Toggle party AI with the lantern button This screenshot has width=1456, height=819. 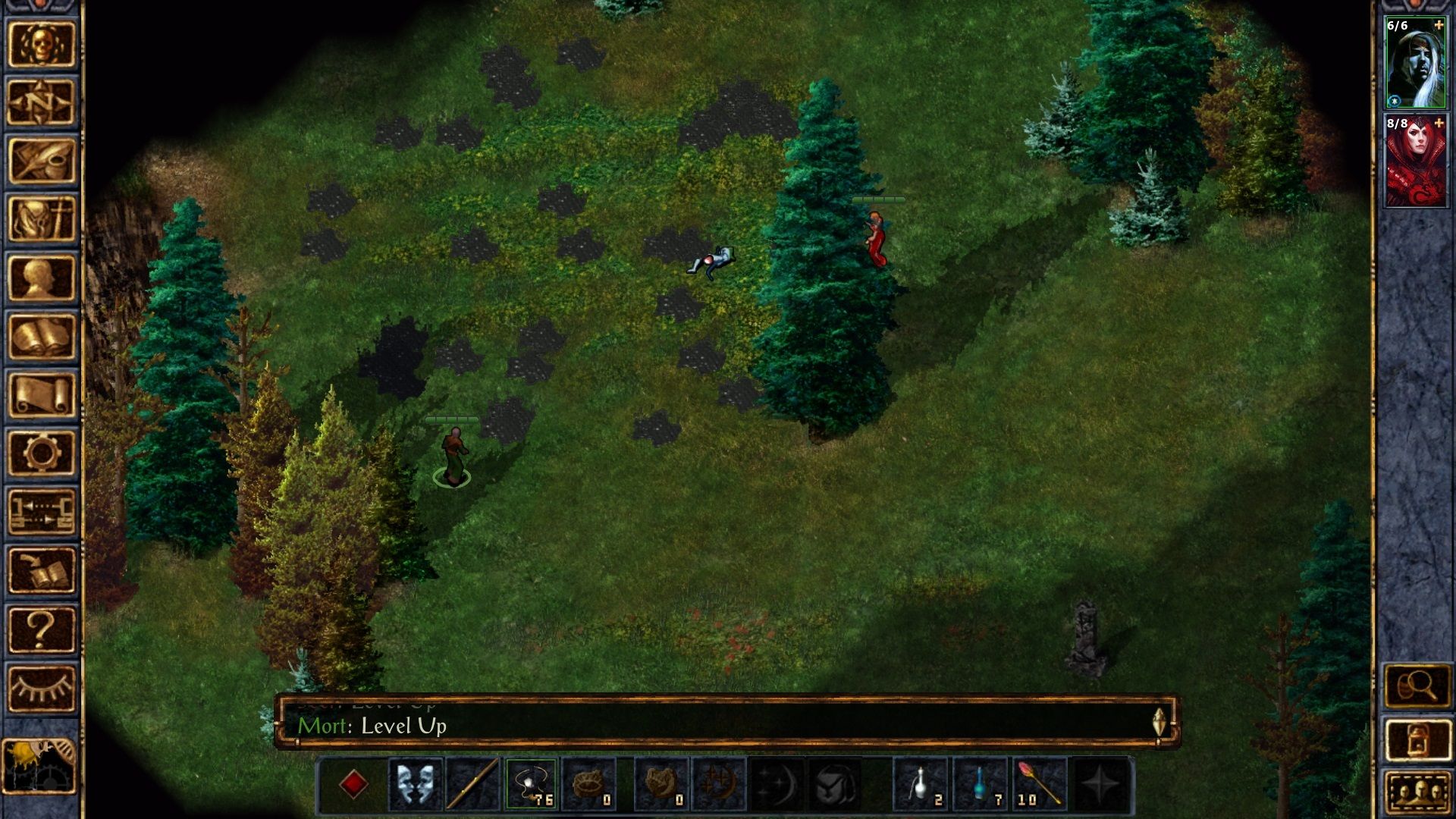coord(1417,739)
